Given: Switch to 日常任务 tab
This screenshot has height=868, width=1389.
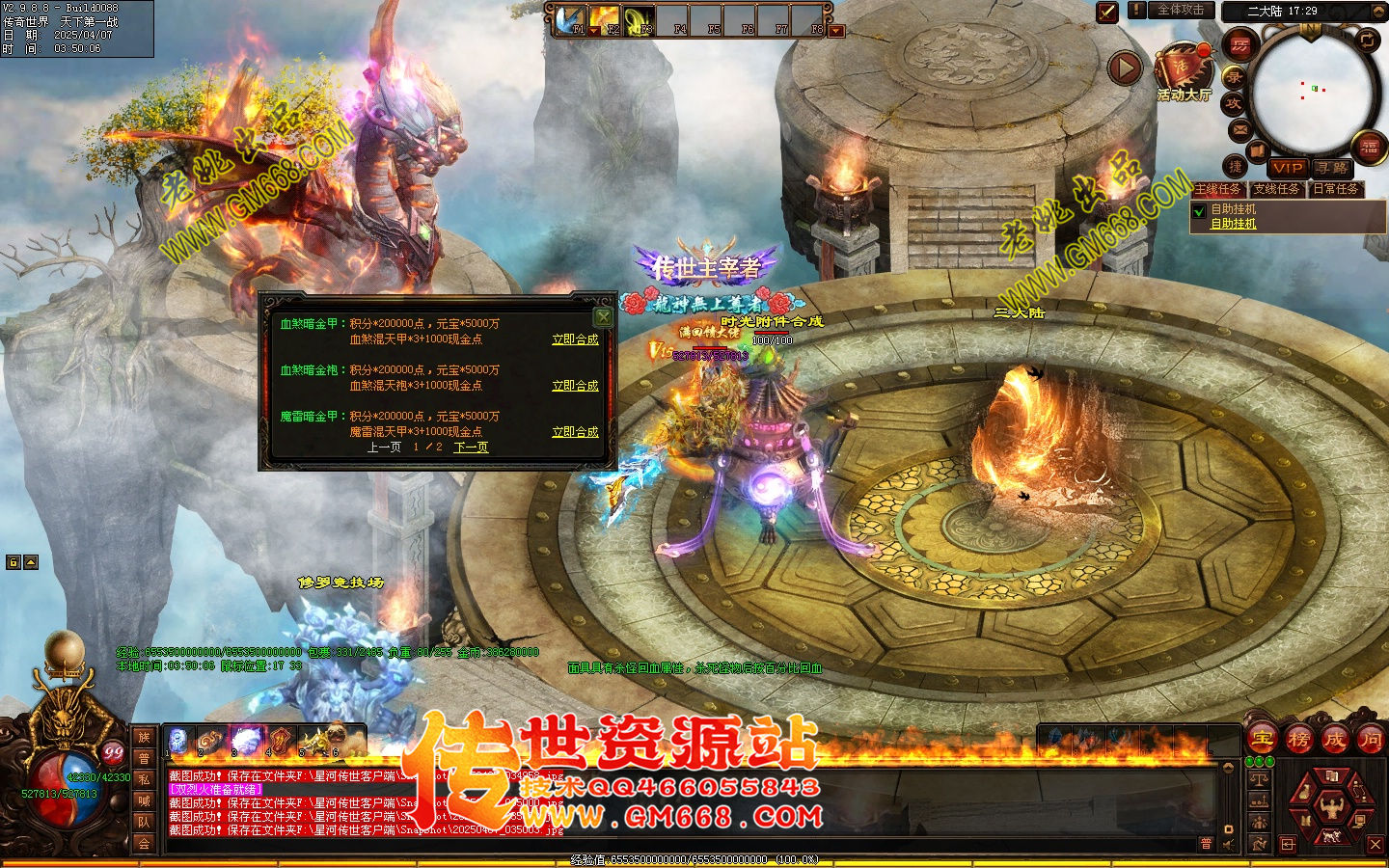Looking at the screenshot, I should click(x=1336, y=189).
